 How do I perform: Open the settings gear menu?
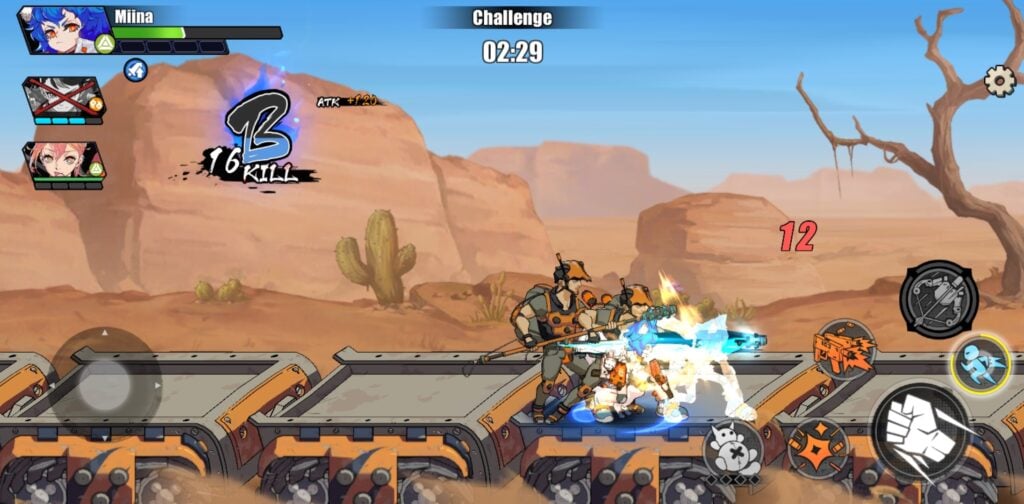tap(999, 81)
